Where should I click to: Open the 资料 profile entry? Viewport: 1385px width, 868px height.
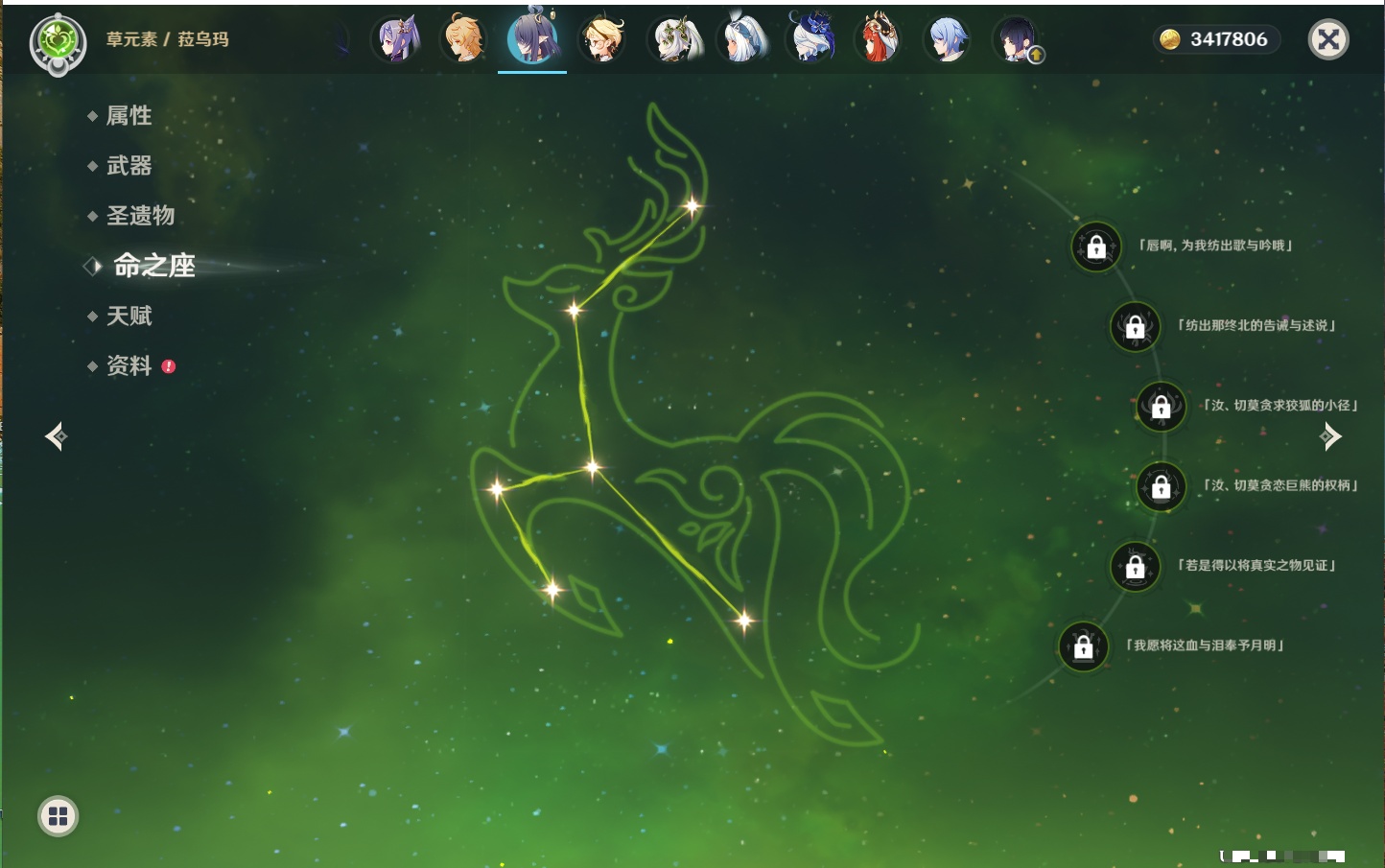129,365
